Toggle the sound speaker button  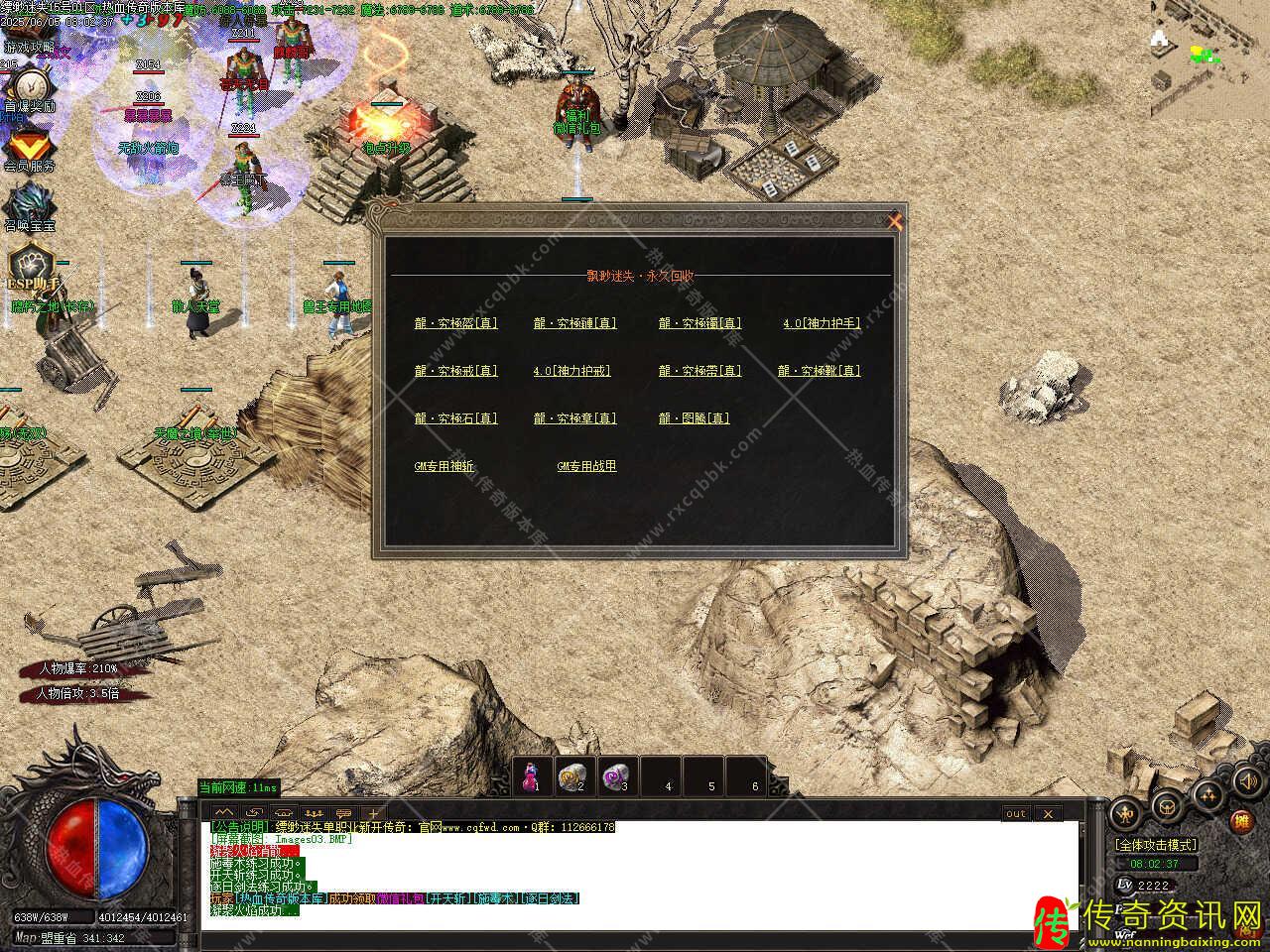[x=1244, y=781]
